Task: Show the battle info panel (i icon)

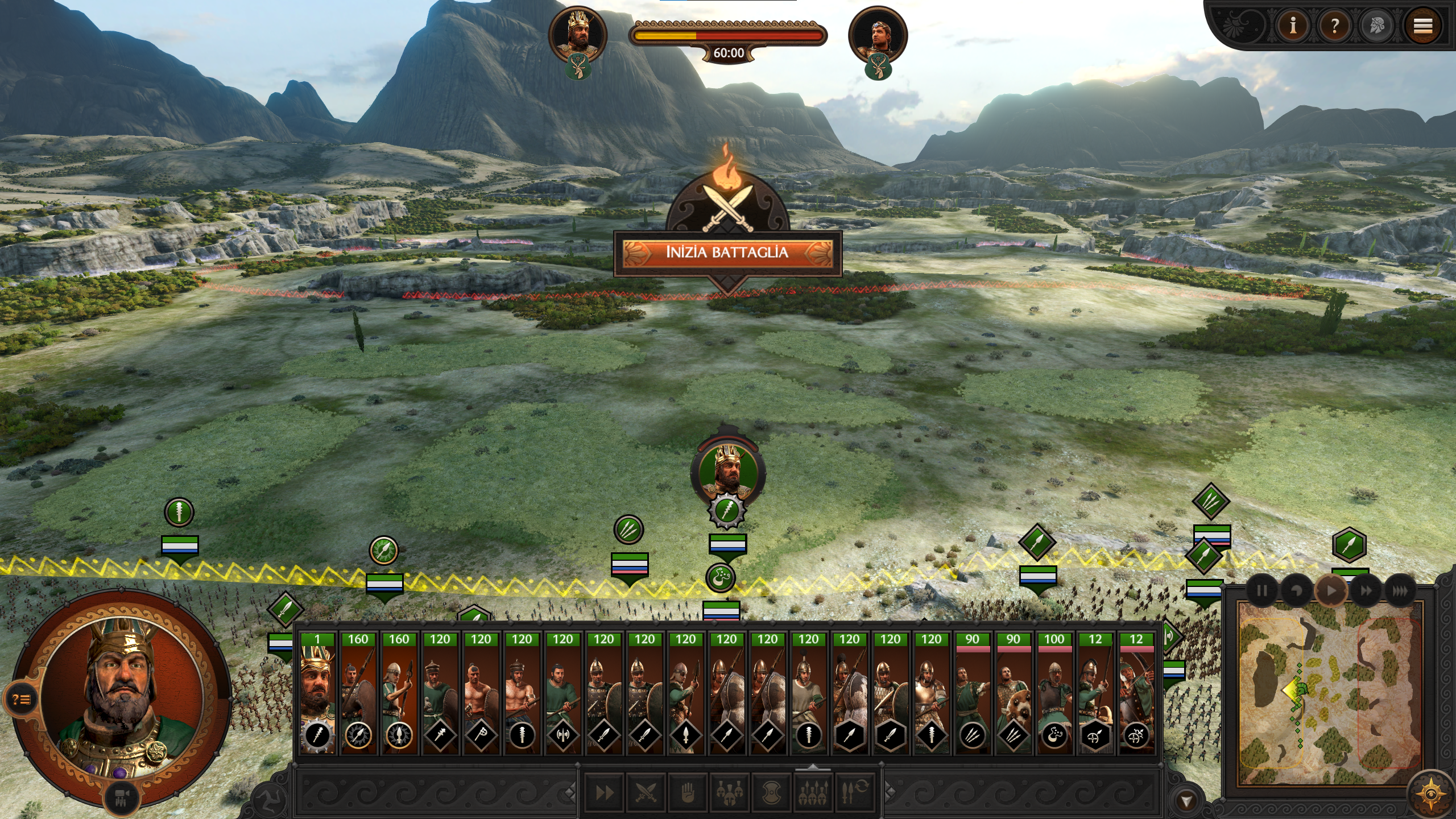Action: pos(1293,26)
